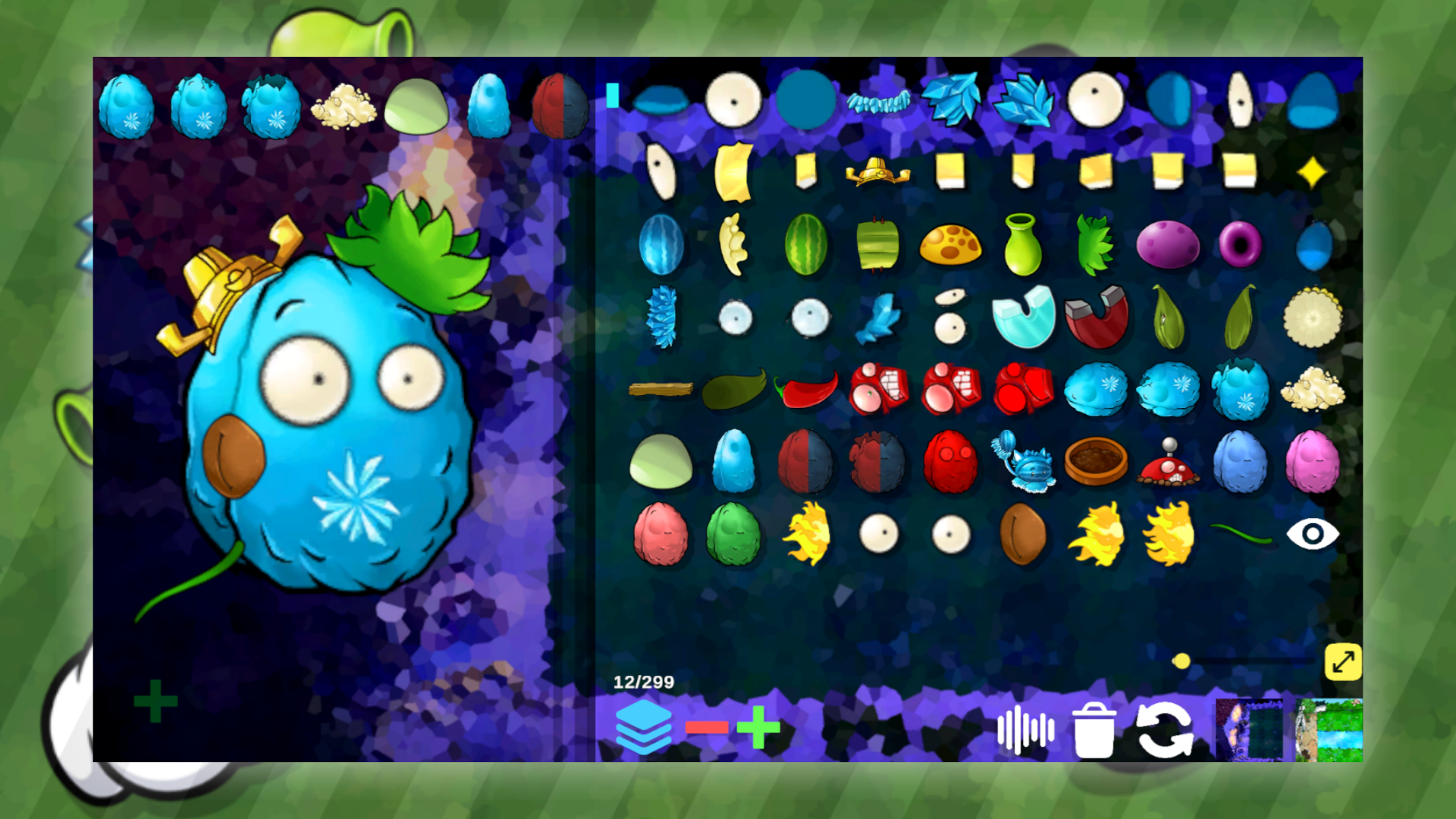Click the 12/299 parts counter
This screenshot has height=819, width=1456.
coord(644,681)
